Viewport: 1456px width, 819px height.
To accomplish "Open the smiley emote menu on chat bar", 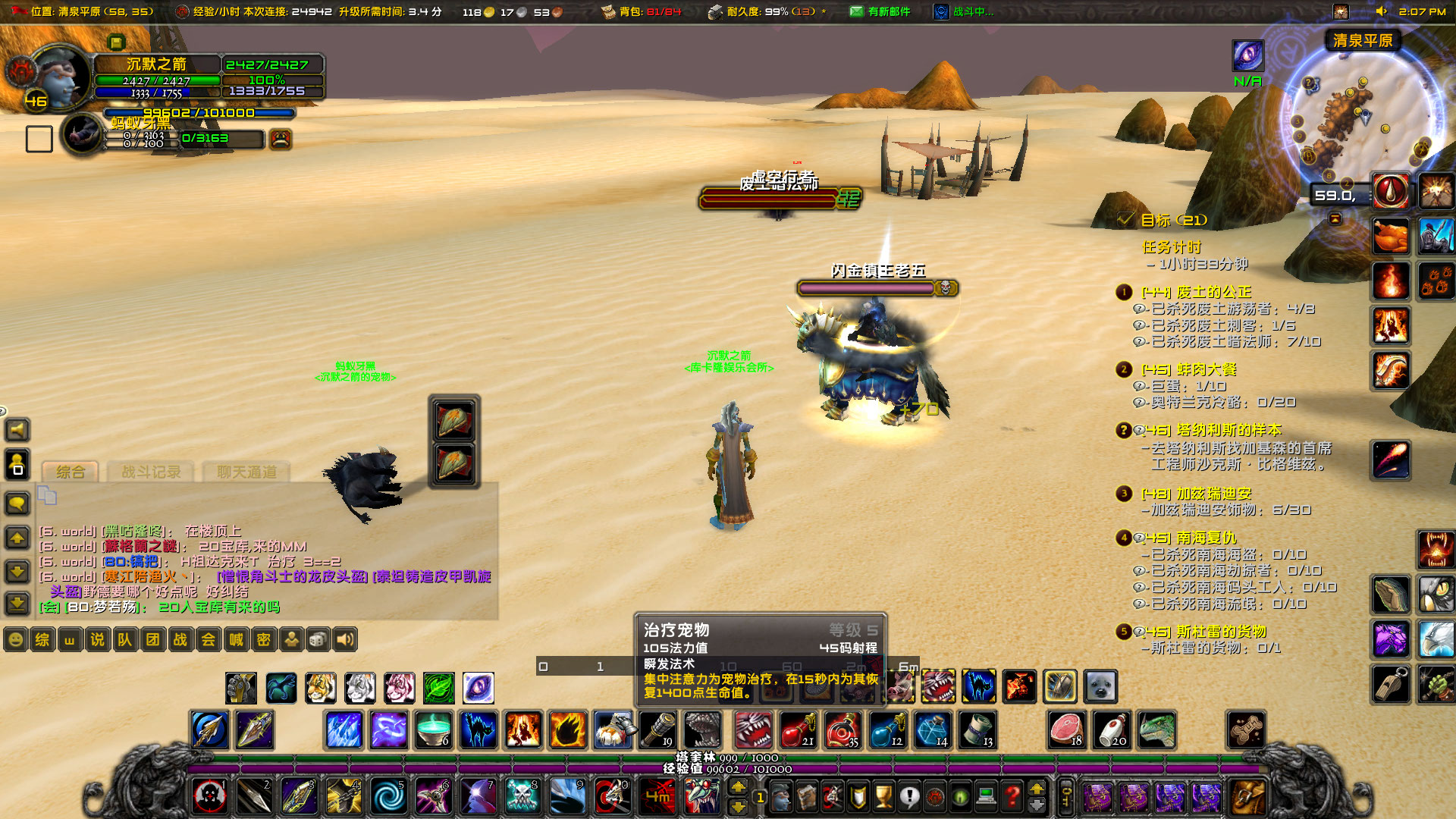I will coord(15,639).
